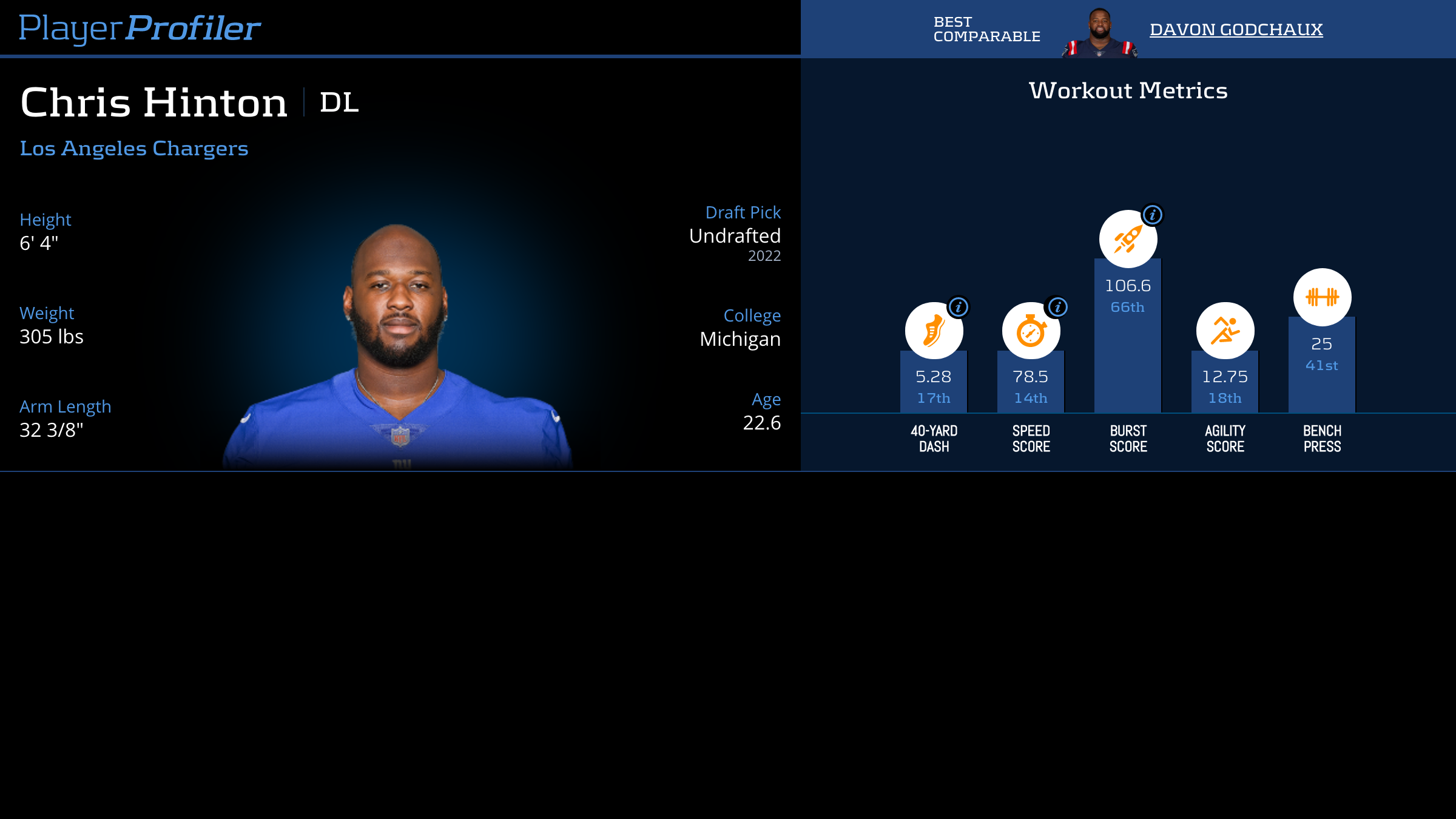Click the 40-yard dash shoe icon
Viewport: 1456px width, 819px height.
click(x=933, y=331)
